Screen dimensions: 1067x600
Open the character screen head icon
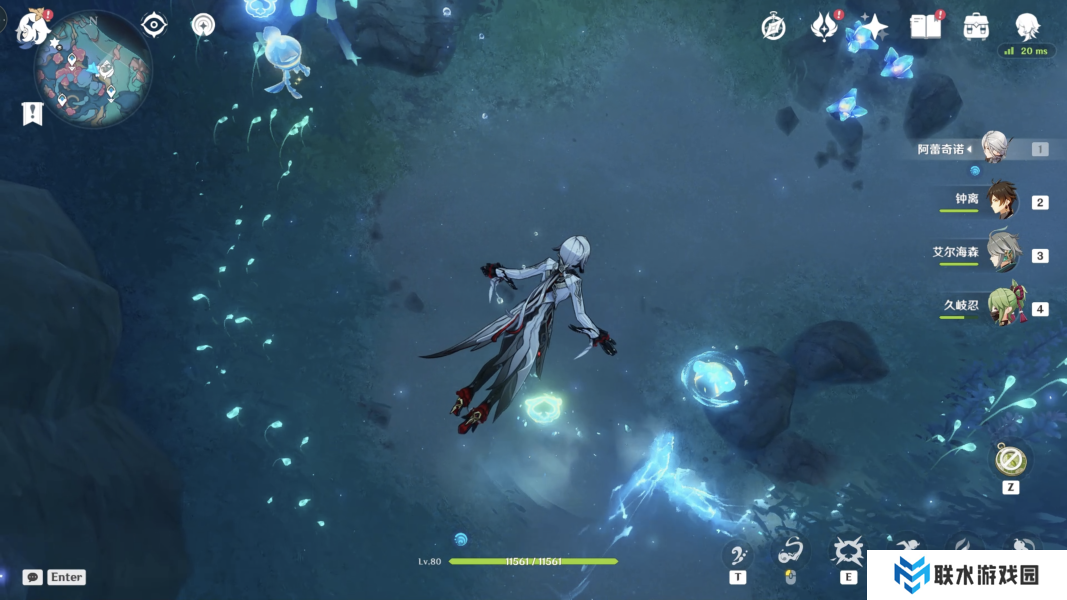click(x=1027, y=27)
